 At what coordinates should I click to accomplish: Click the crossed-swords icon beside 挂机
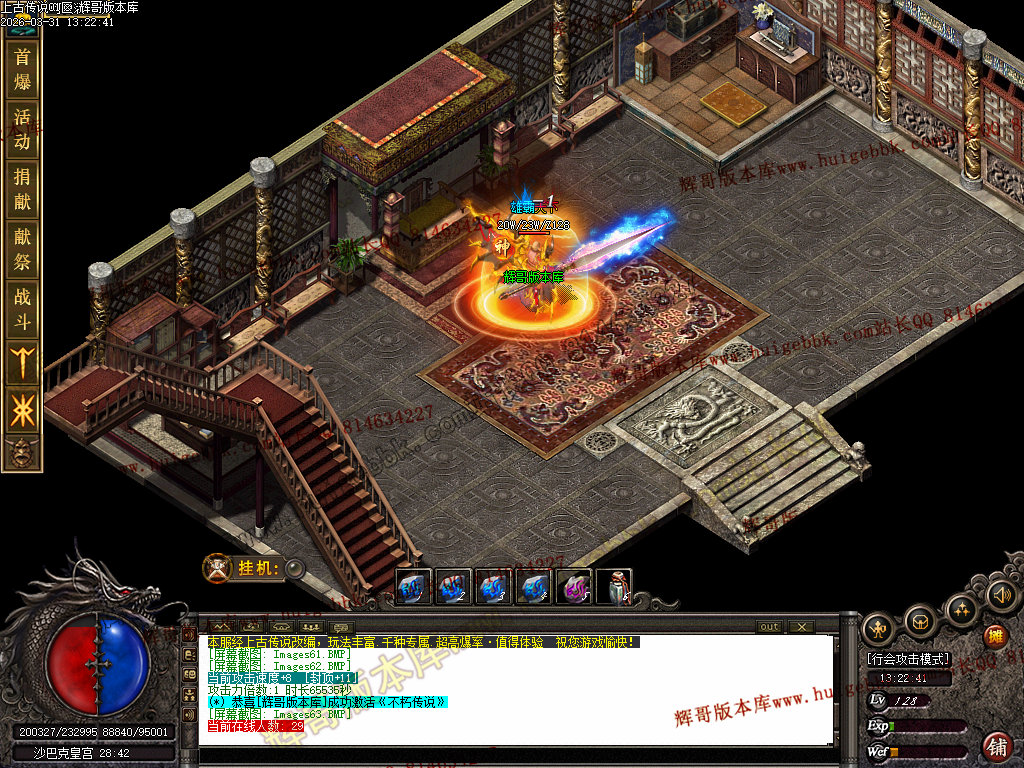coord(217,568)
